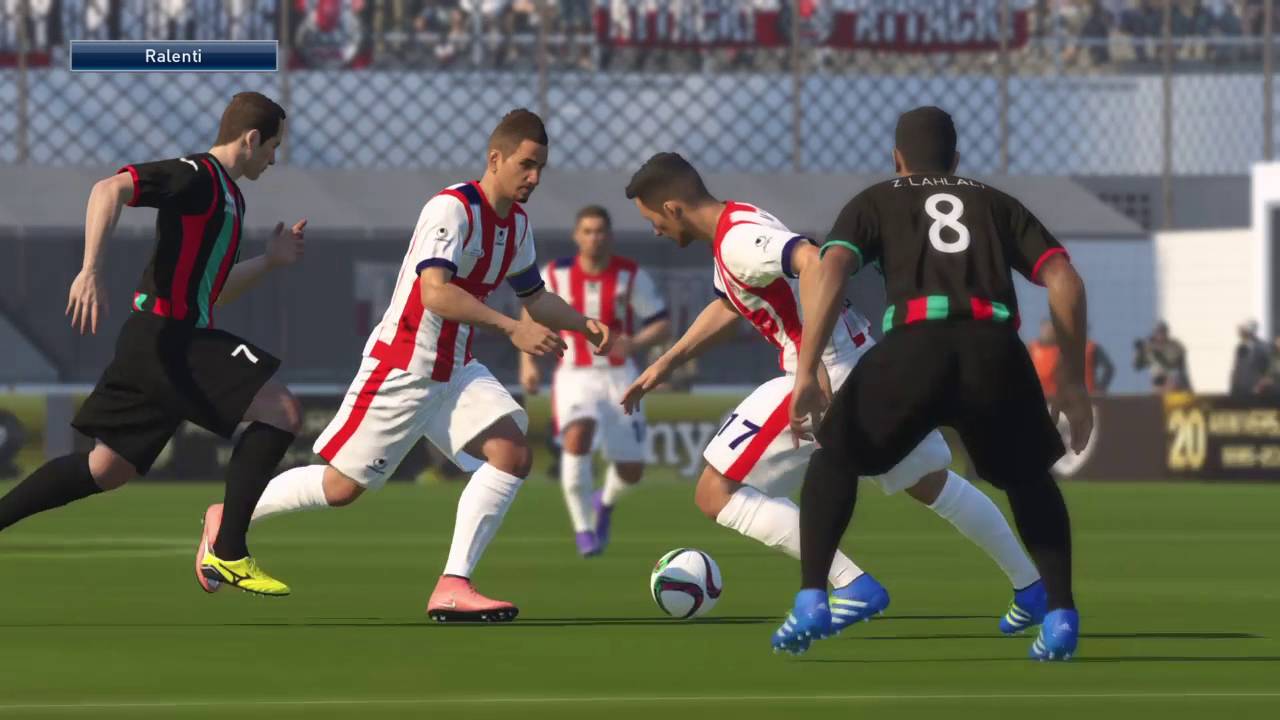Viewport: 1280px width, 720px height.
Task: Click the Ralenti replay label
Action: pyautogui.click(x=173, y=56)
